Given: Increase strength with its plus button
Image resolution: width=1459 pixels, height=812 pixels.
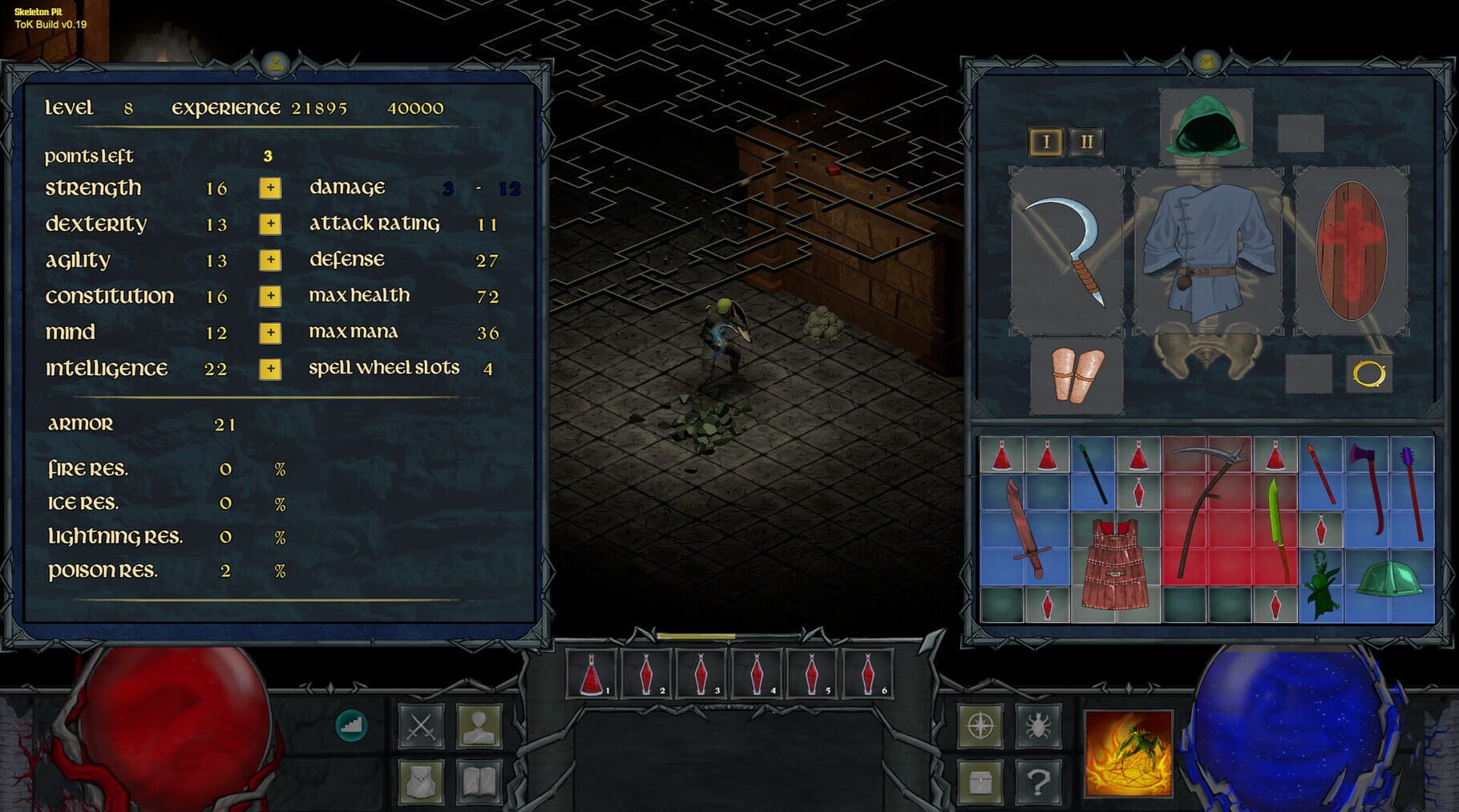Looking at the screenshot, I should coord(270,188).
